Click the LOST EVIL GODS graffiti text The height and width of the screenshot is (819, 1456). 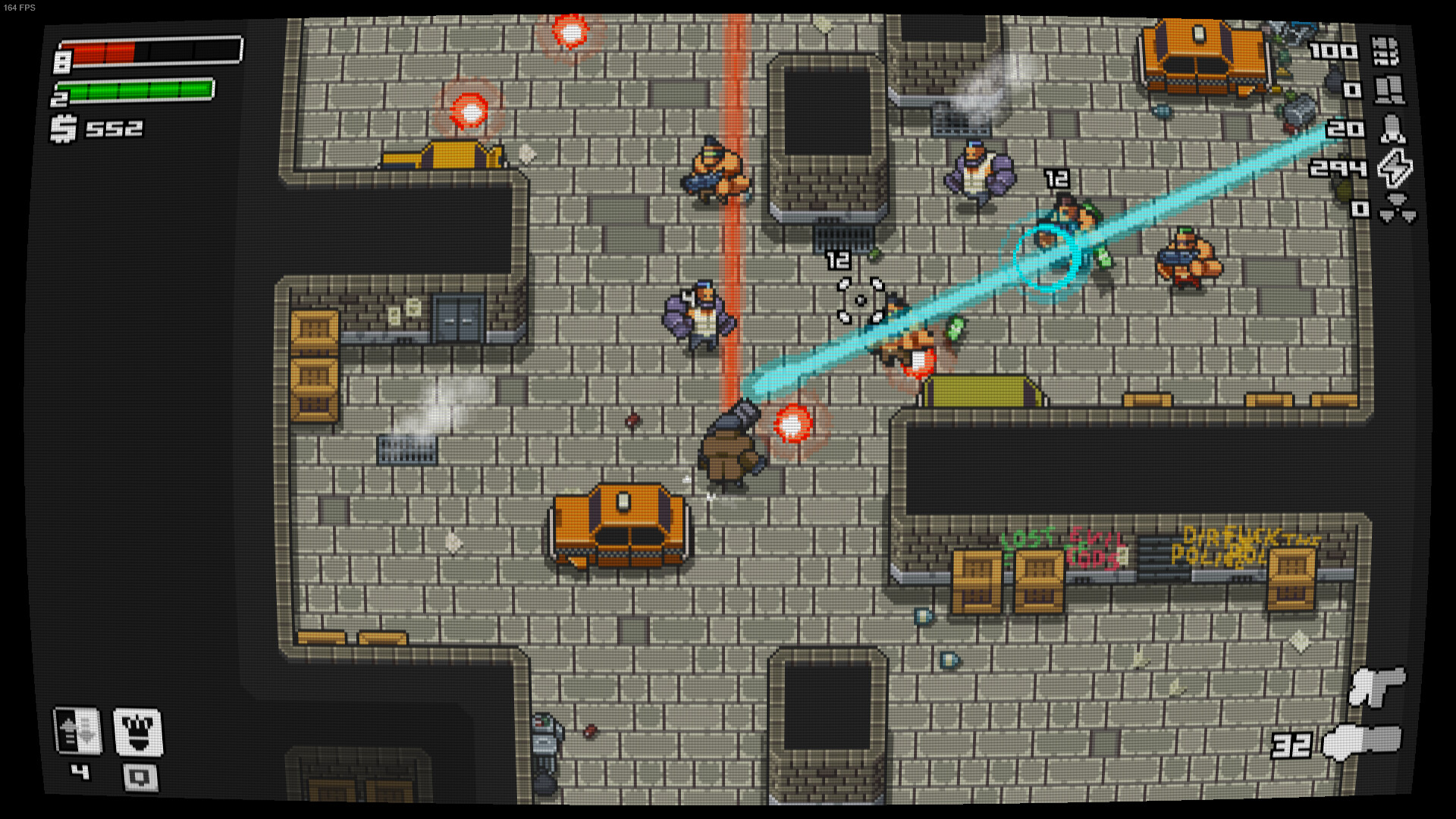point(1062,542)
